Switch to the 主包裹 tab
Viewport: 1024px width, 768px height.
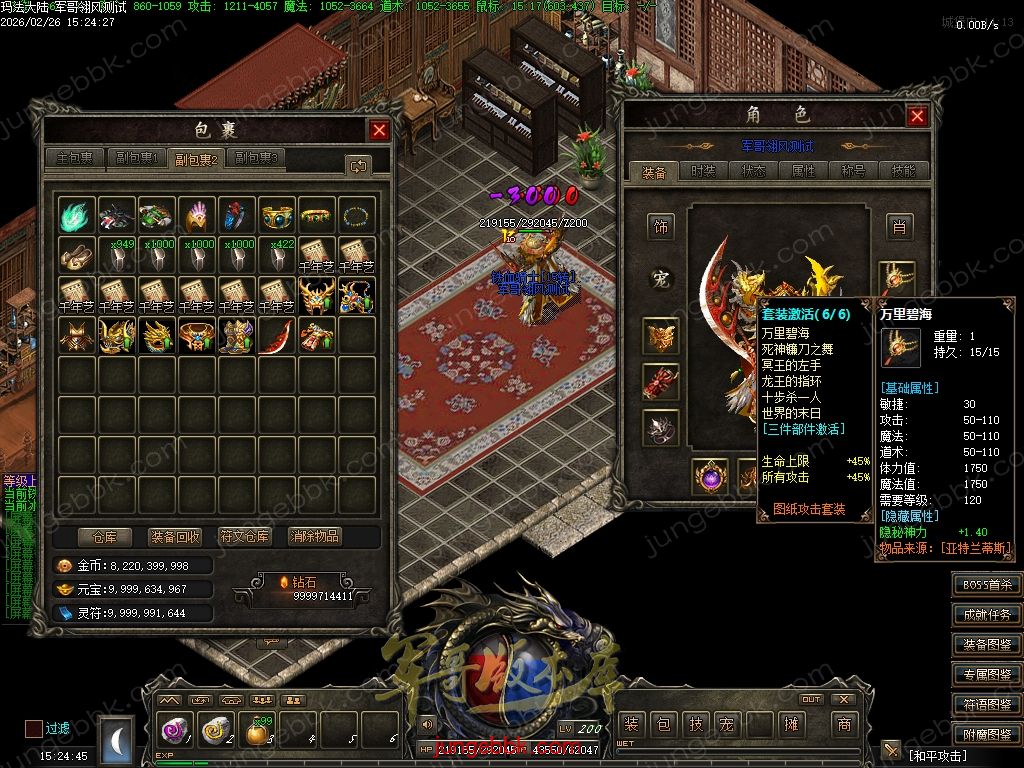(75, 158)
